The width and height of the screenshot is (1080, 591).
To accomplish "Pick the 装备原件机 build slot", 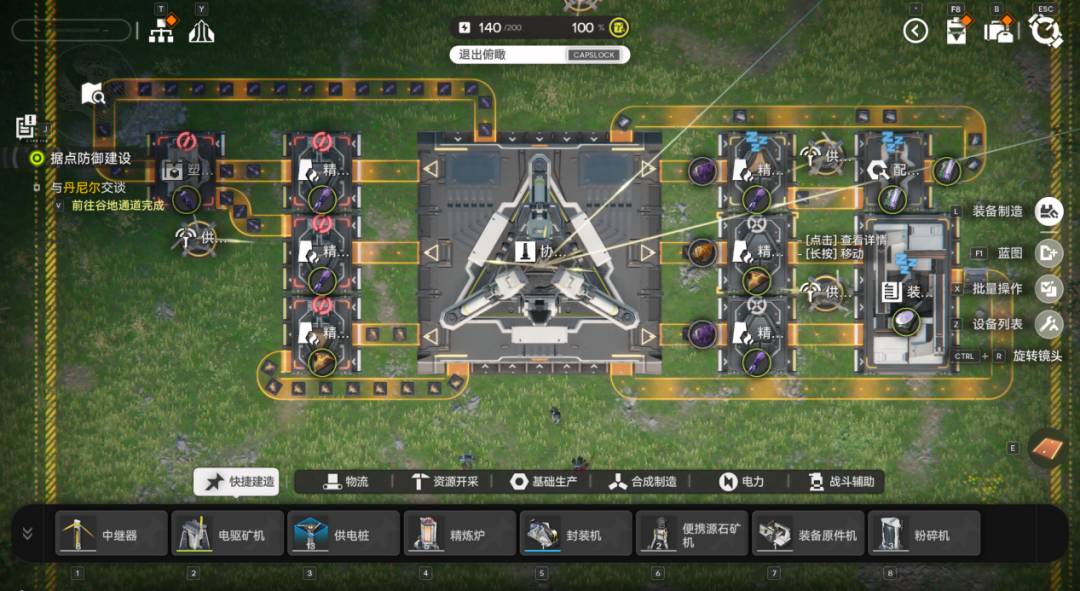I will 806,534.
